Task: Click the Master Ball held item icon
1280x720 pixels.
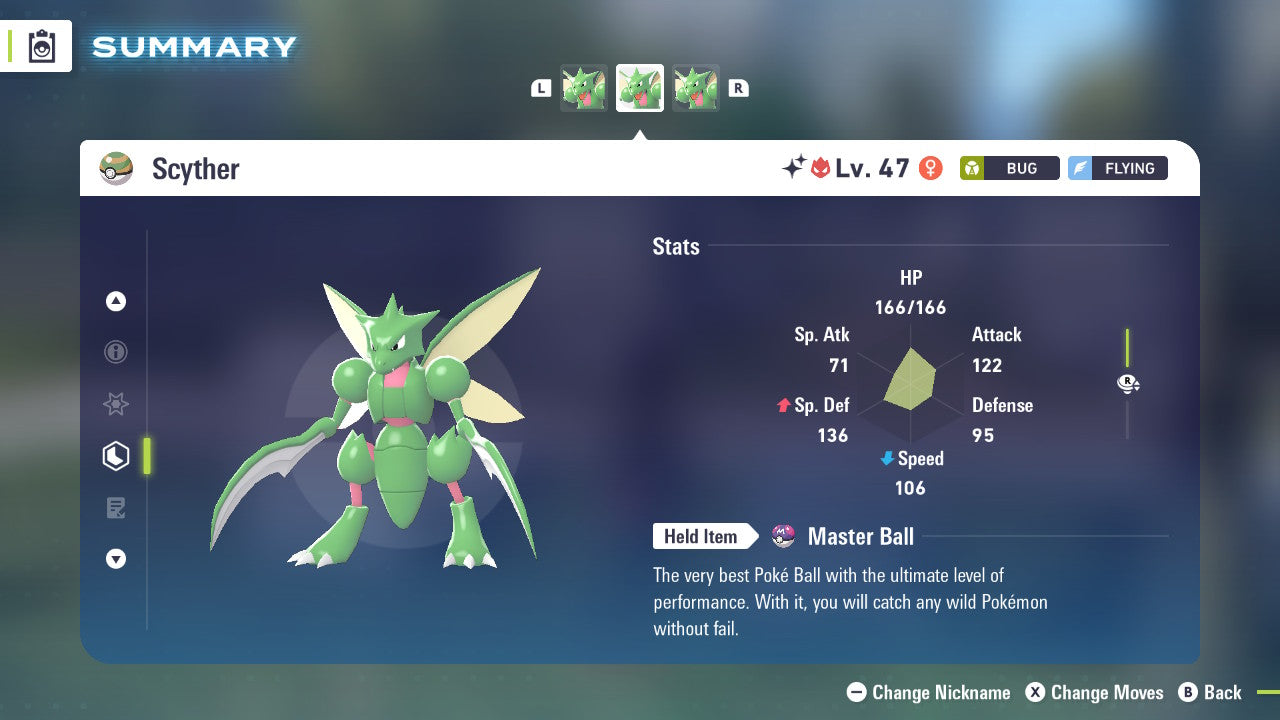Action: pyautogui.click(x=783, y=536)
